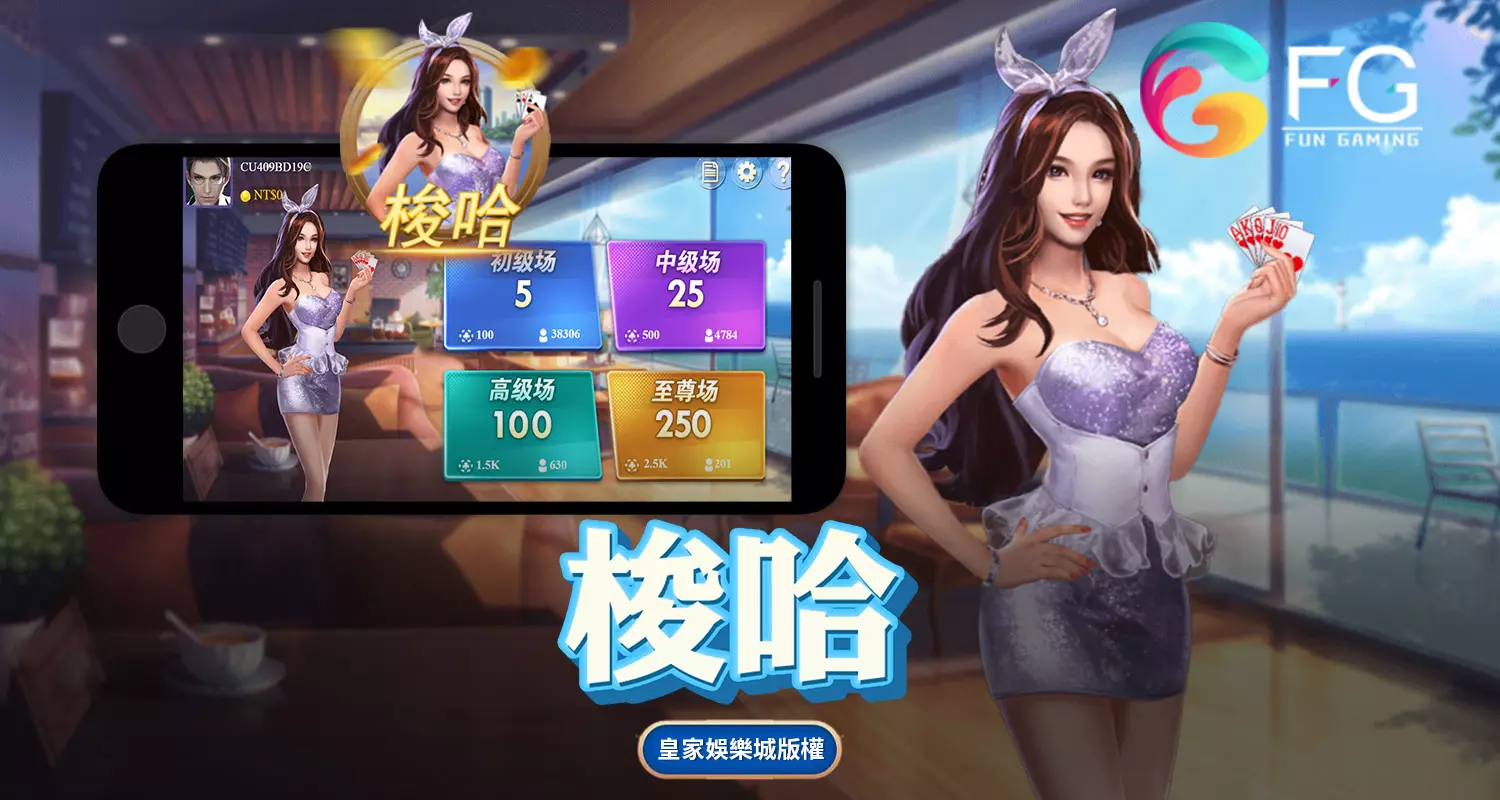Image resolution: width=1500 pixels, height=800 pixels.
Task: Open the settings gear icon
Action: (747, 172)
